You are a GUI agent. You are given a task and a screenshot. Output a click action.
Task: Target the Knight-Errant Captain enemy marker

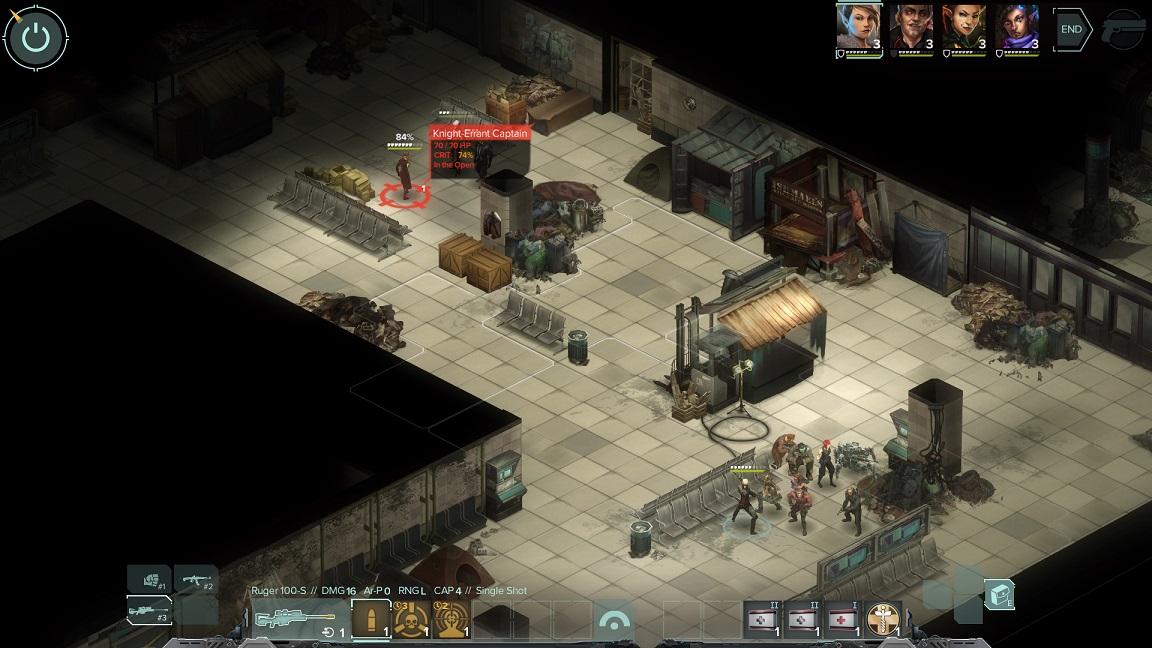click(x=405, y=193)
